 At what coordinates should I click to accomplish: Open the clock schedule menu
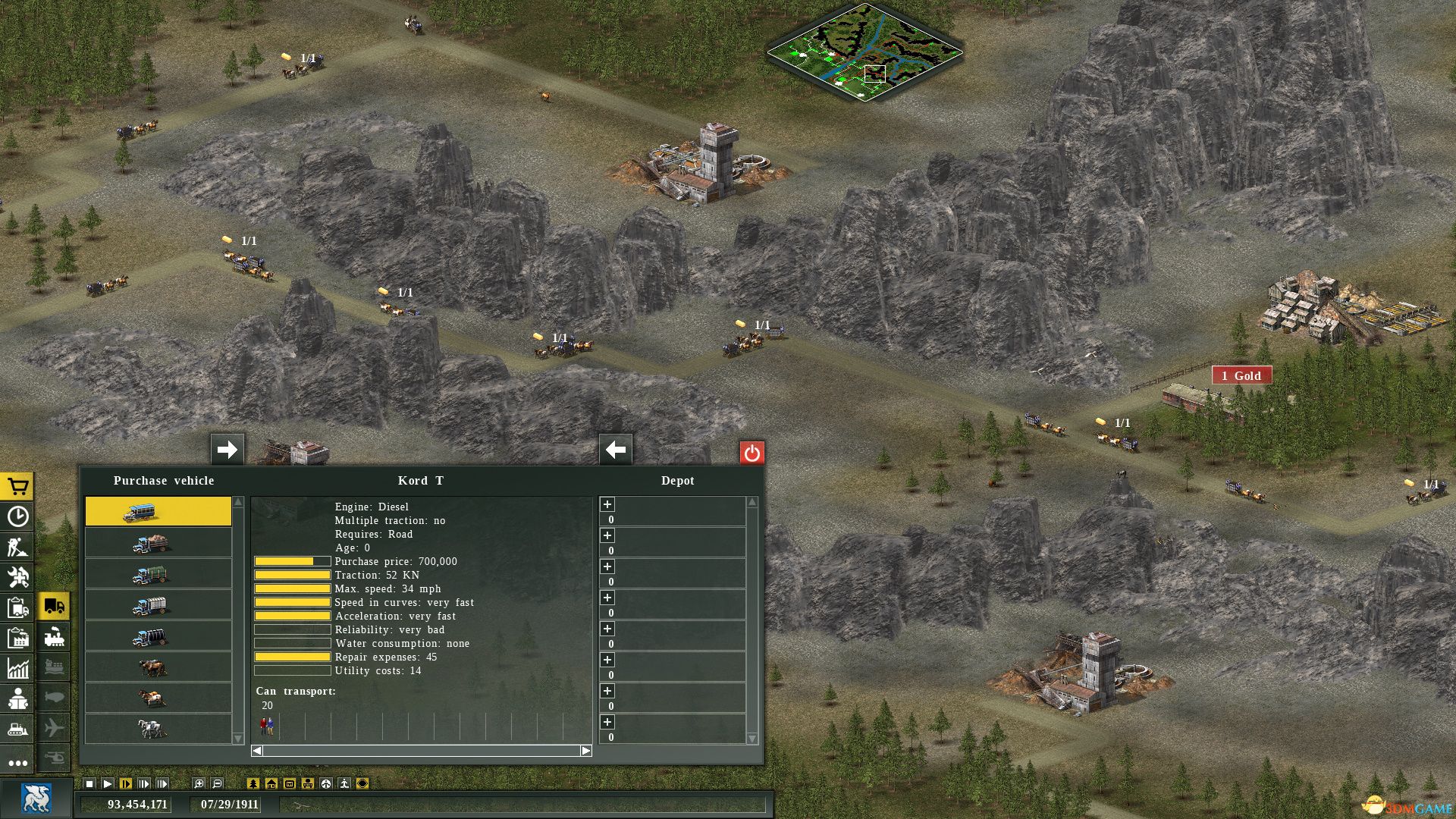[x=17, y=516]
